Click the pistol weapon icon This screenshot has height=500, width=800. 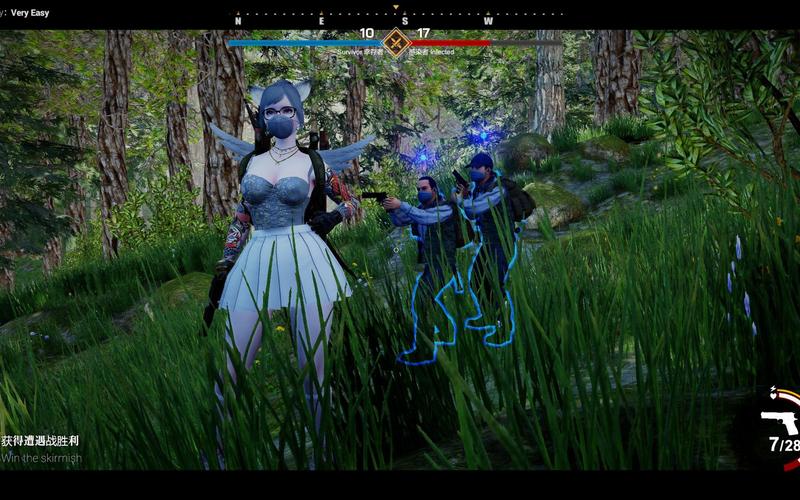(779, 421)
